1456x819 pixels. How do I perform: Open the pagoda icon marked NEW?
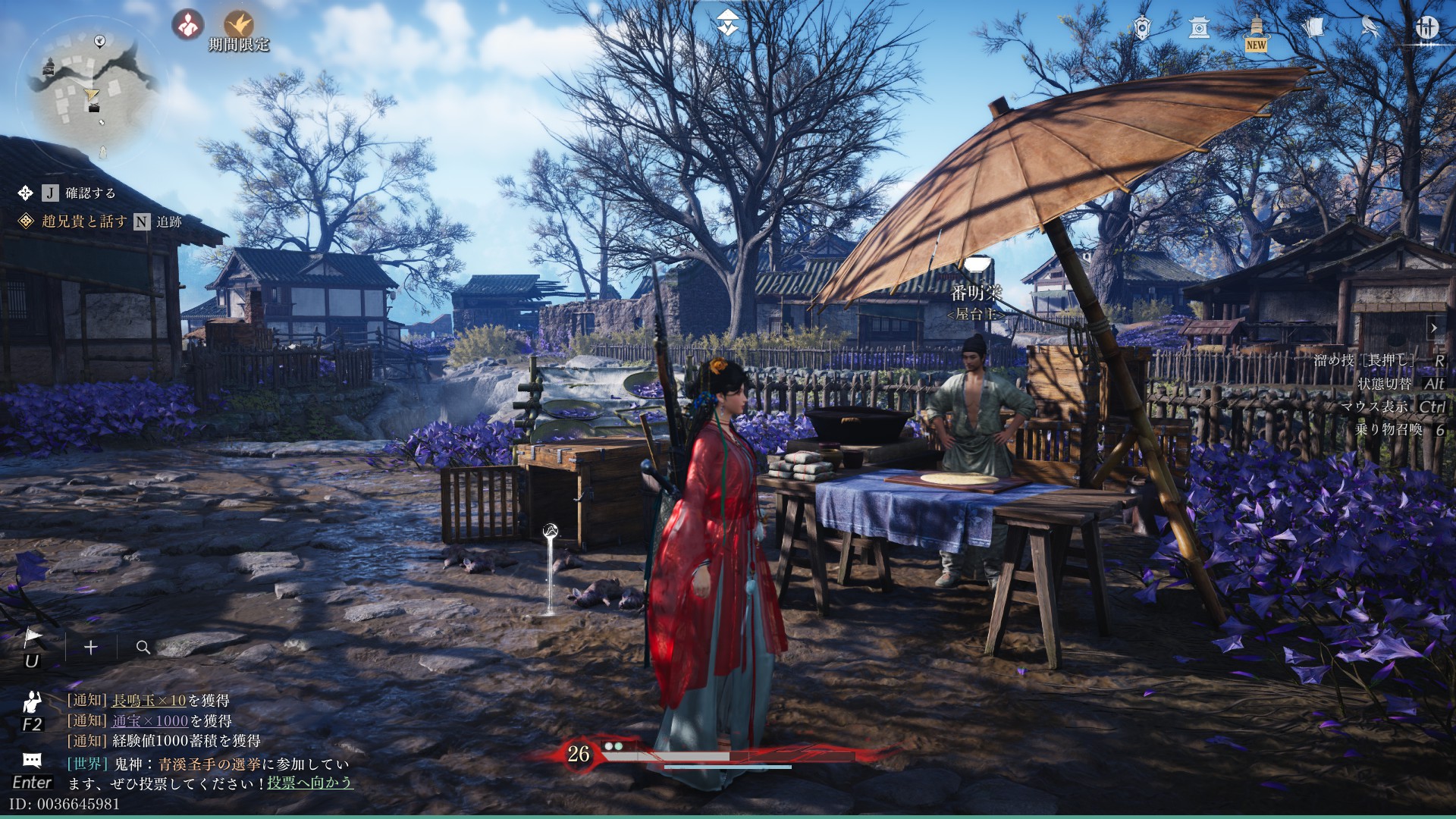pyautogui.click(x=1256, y=30)
